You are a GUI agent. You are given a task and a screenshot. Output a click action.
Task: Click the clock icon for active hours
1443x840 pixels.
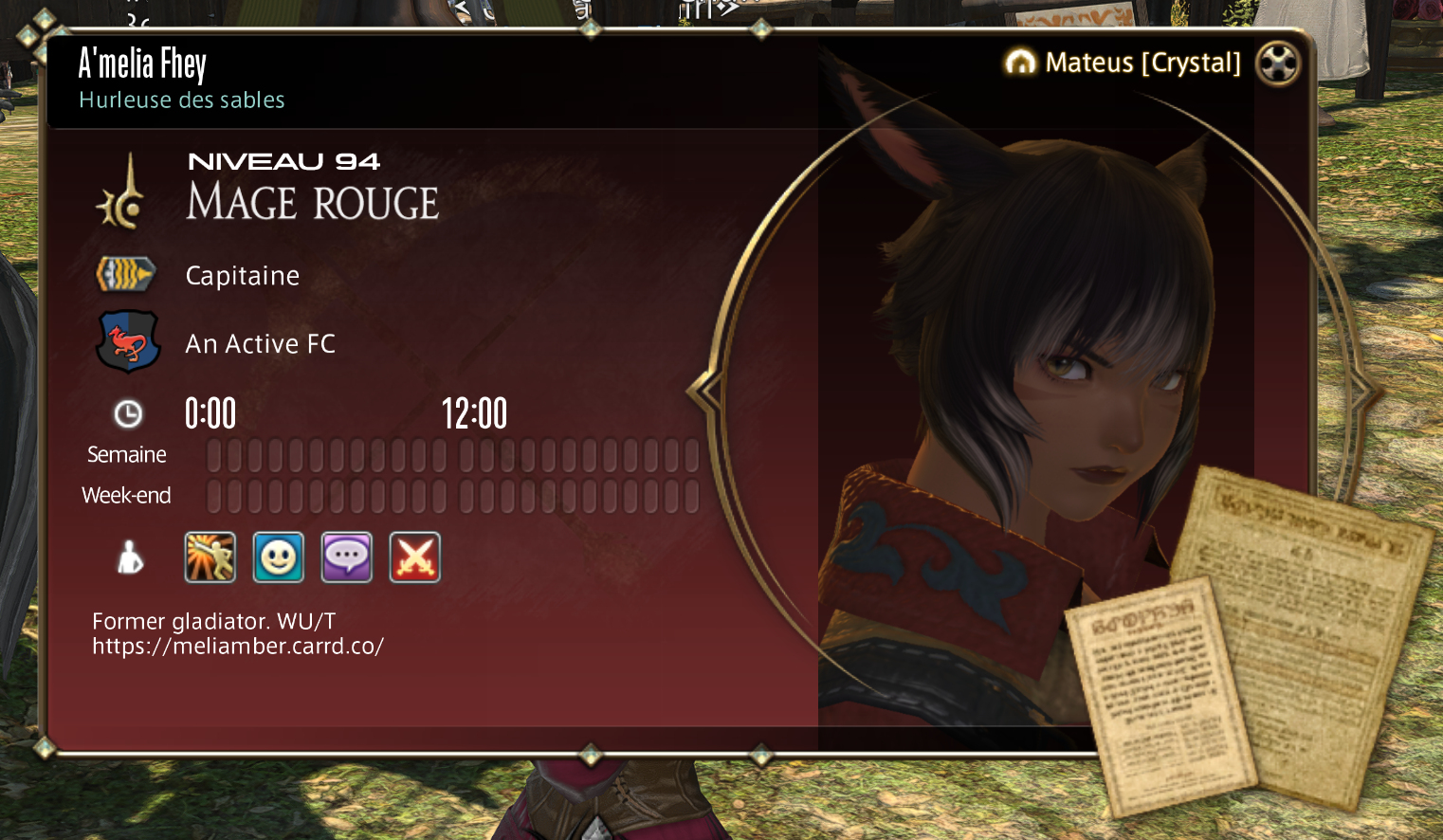tap(128, 413)
